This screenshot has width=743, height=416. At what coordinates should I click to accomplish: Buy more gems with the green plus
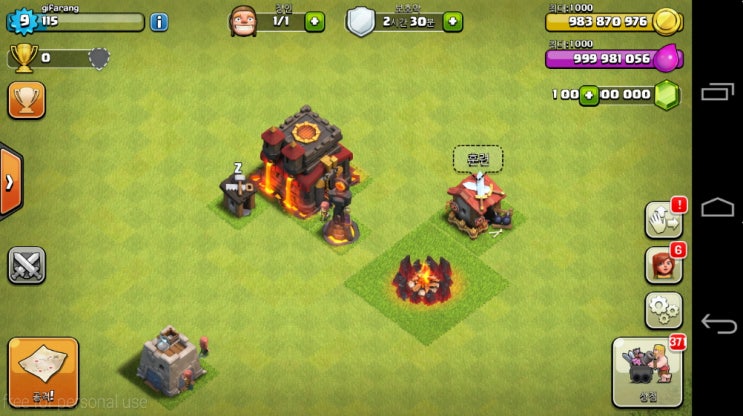coord(589,95)
